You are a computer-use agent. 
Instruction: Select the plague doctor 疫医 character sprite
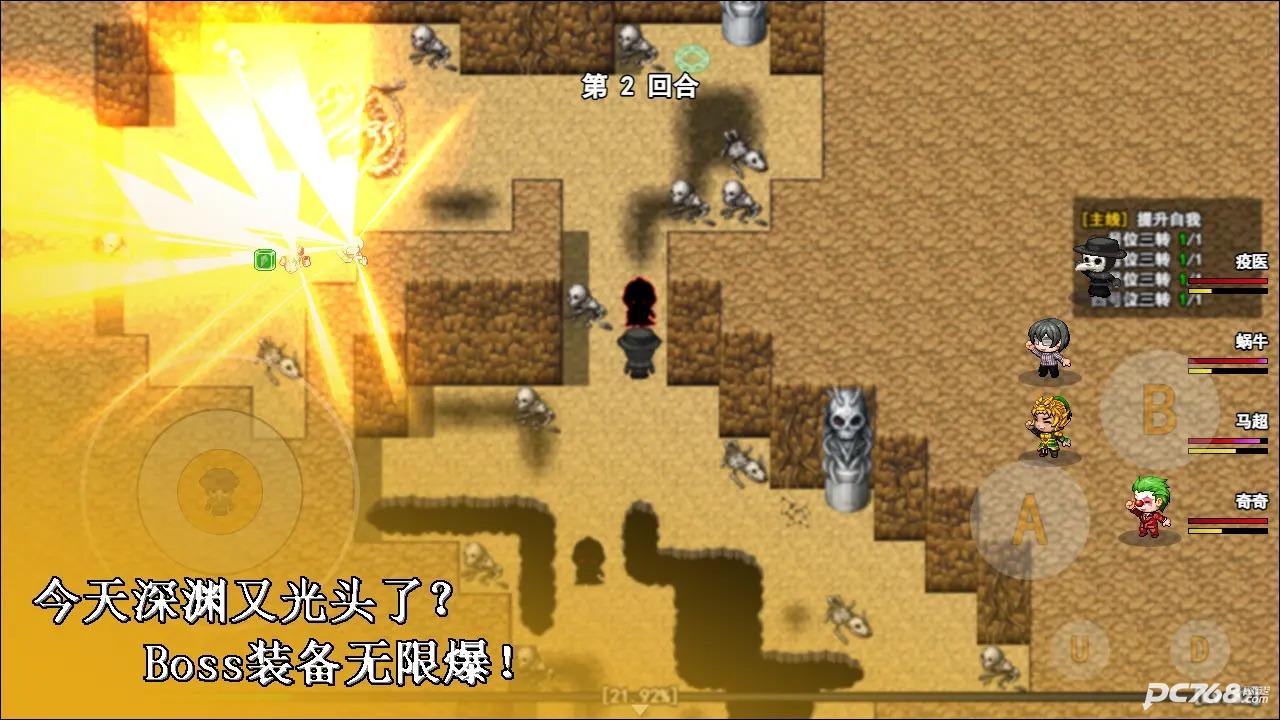(x=1096, y=267)
